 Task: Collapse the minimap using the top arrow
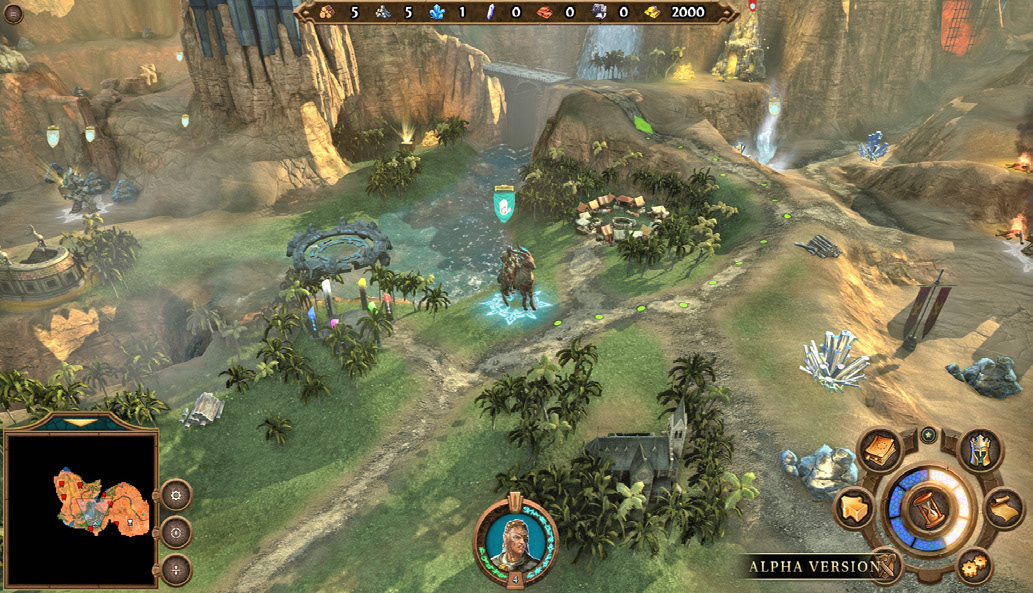[79, 423]
